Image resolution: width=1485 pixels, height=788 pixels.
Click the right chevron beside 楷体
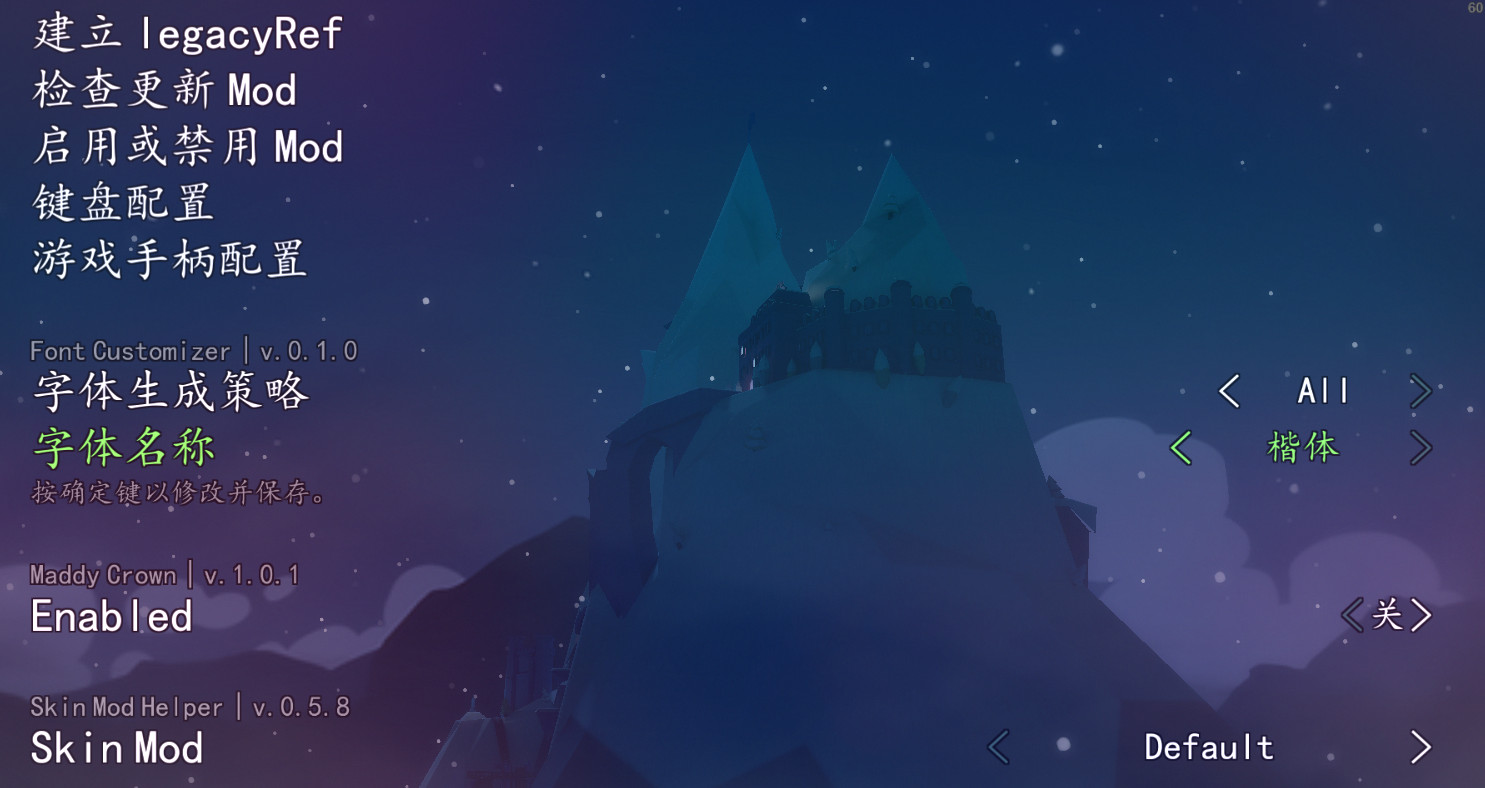click(1424, 448)
